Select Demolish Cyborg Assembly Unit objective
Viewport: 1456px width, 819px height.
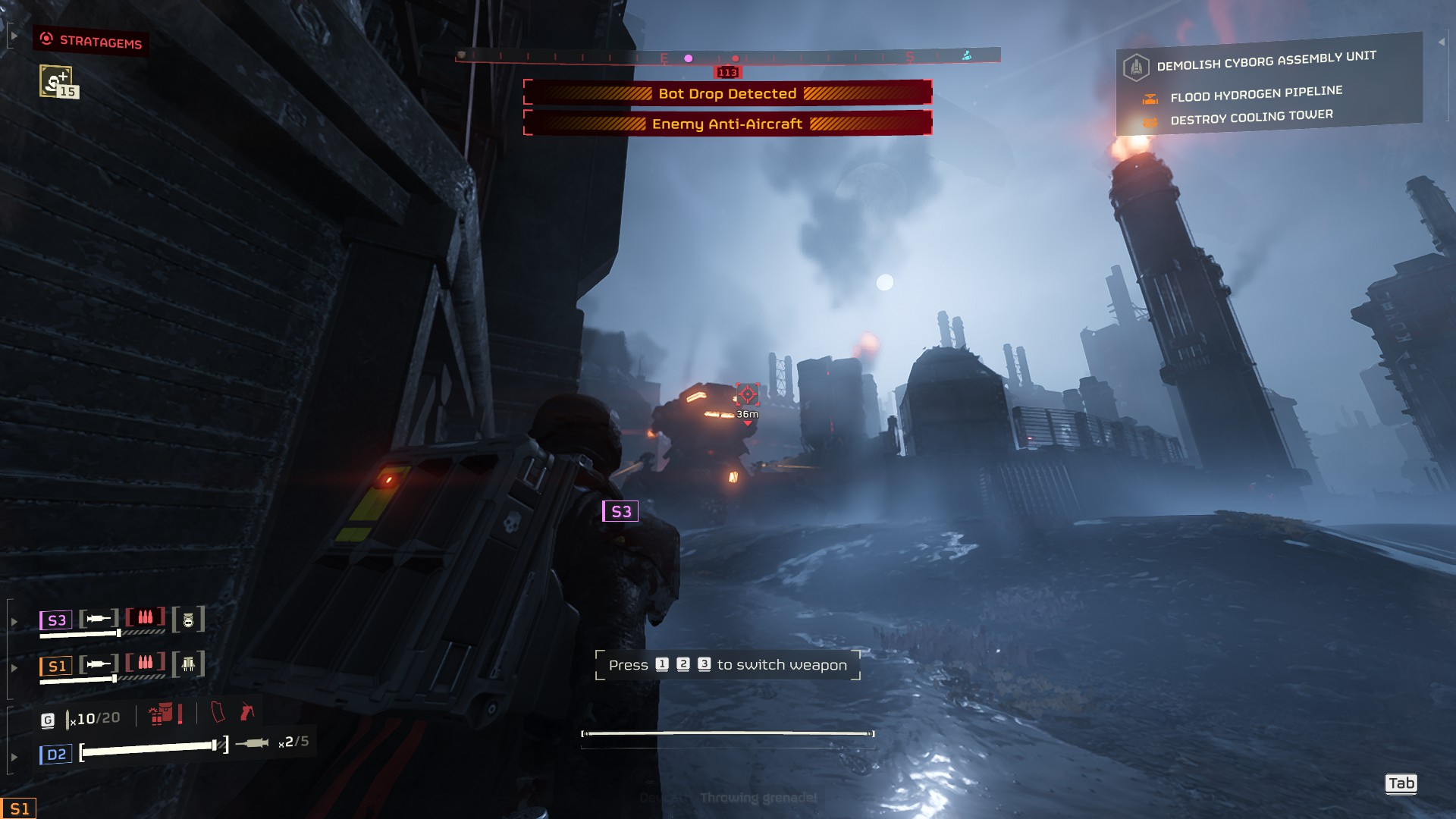[1266, 61]
